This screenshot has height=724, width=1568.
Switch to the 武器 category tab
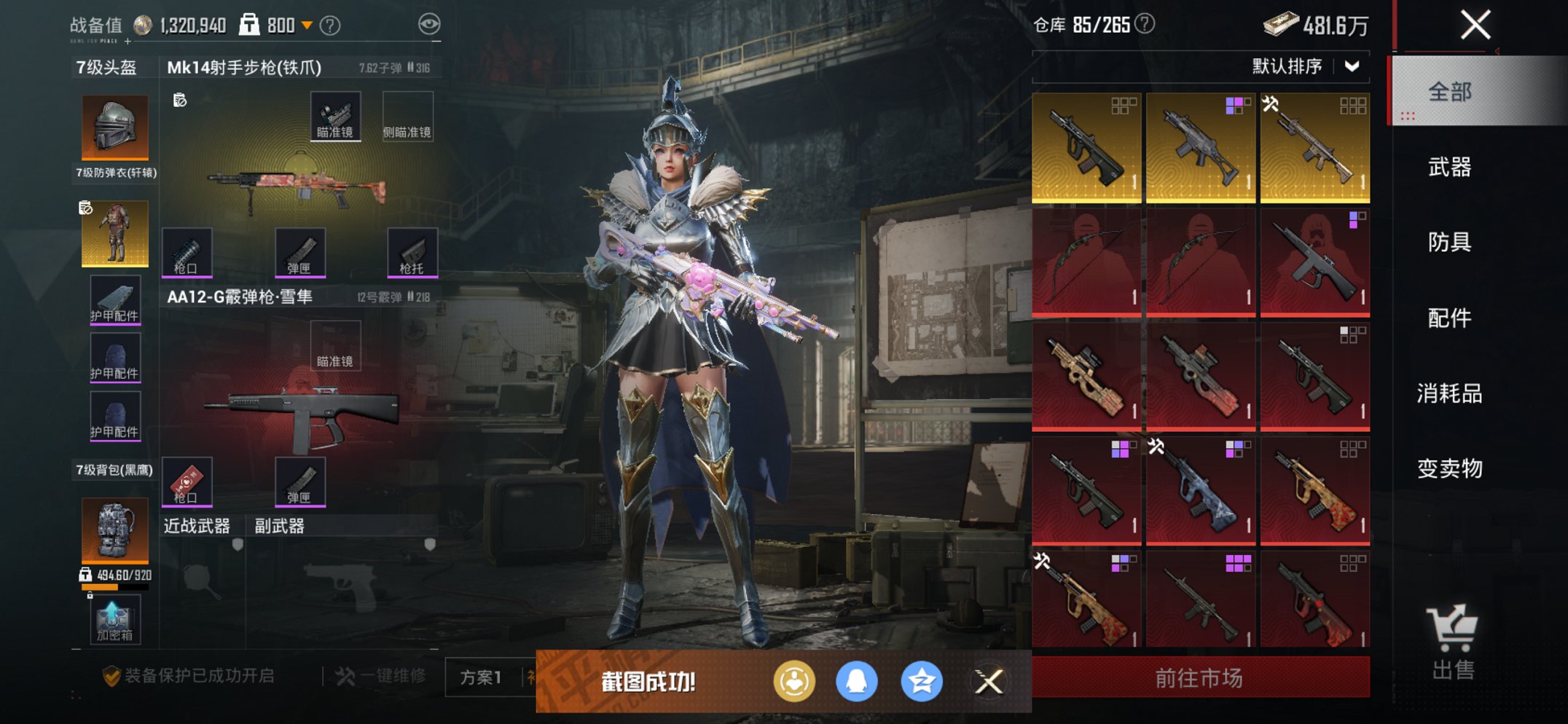[x=1449, y=168]
